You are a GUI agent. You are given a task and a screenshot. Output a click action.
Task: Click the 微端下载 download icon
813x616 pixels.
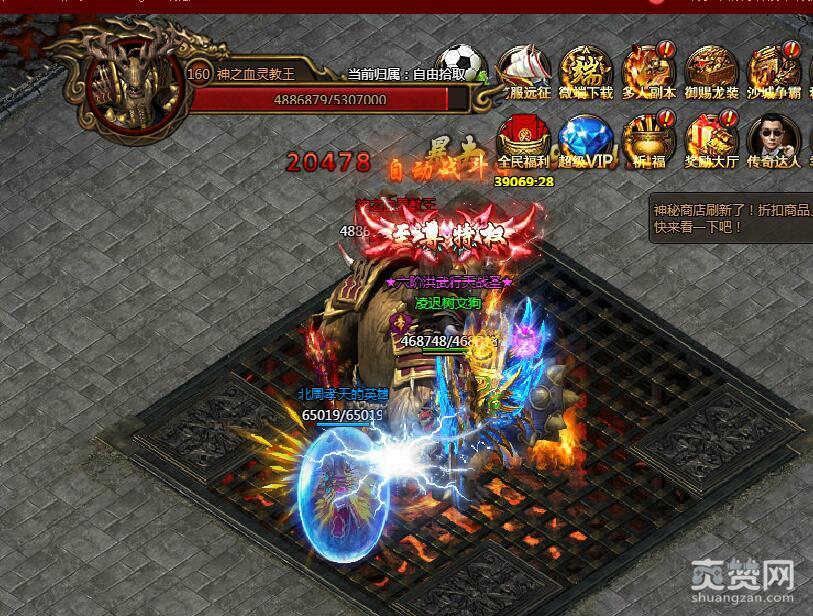[586, 70]
